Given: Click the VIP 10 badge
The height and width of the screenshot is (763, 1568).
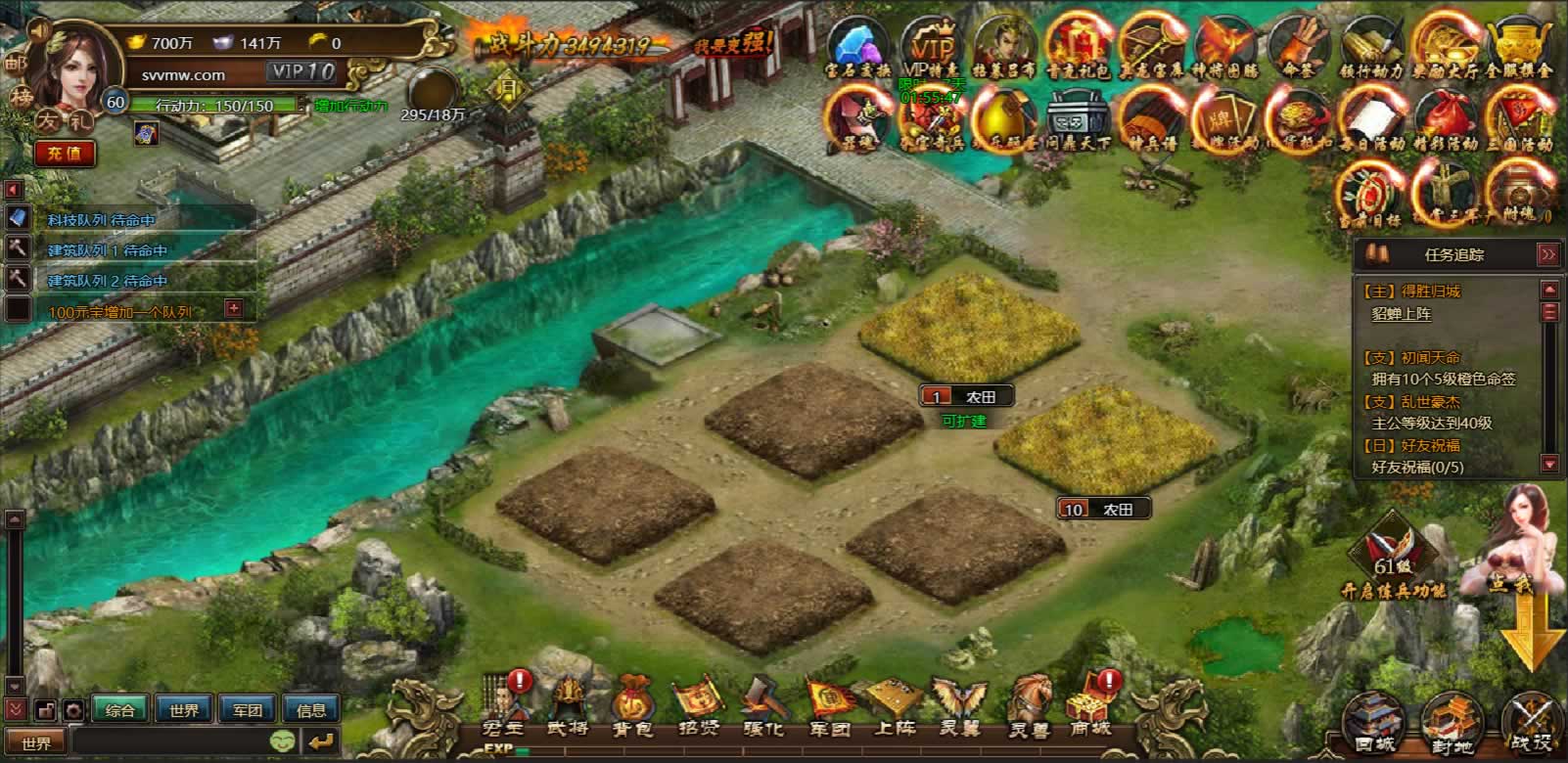Looking at the screenshot, I should (303, 71).
